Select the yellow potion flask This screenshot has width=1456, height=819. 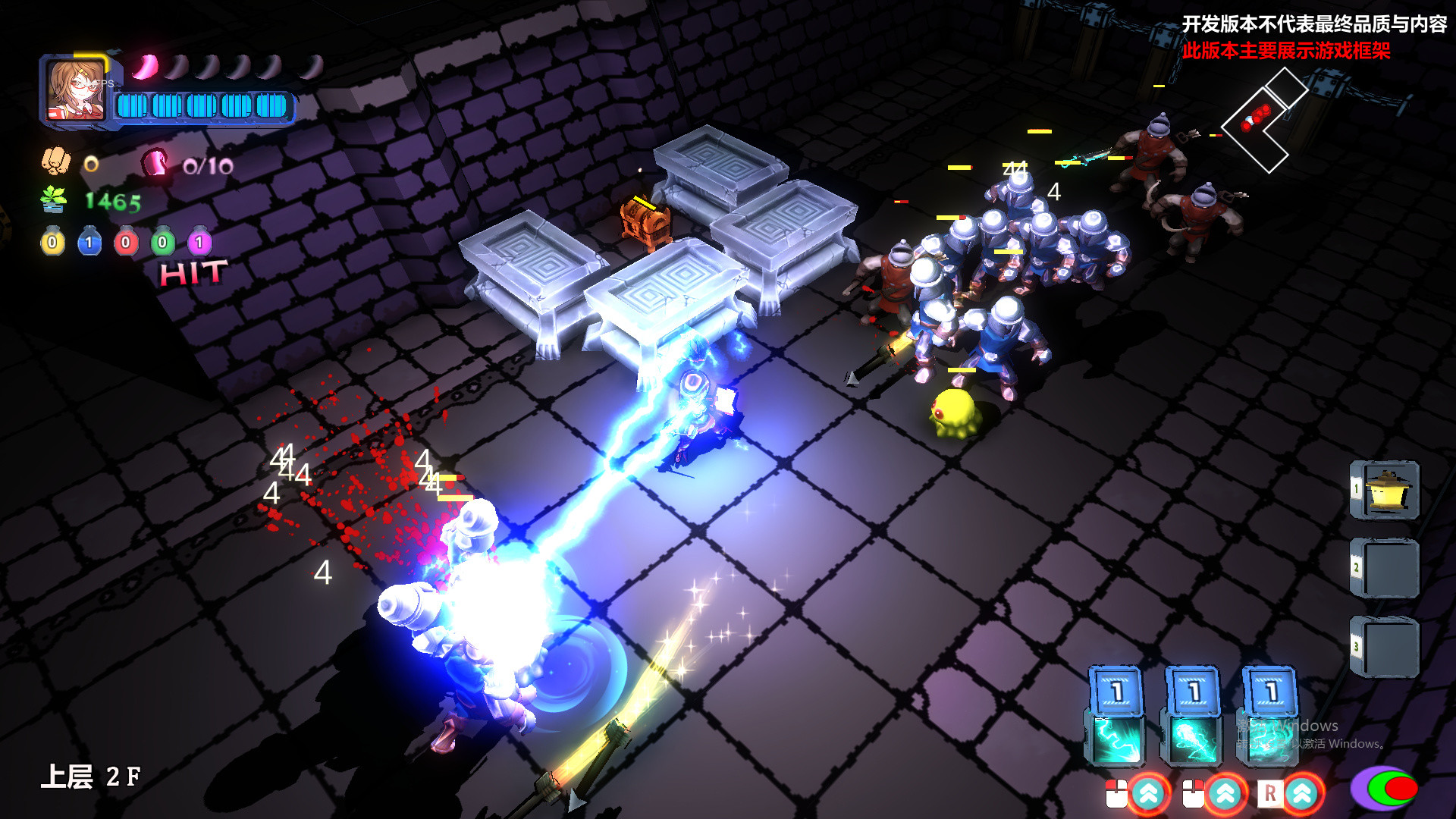coord(52,241)
